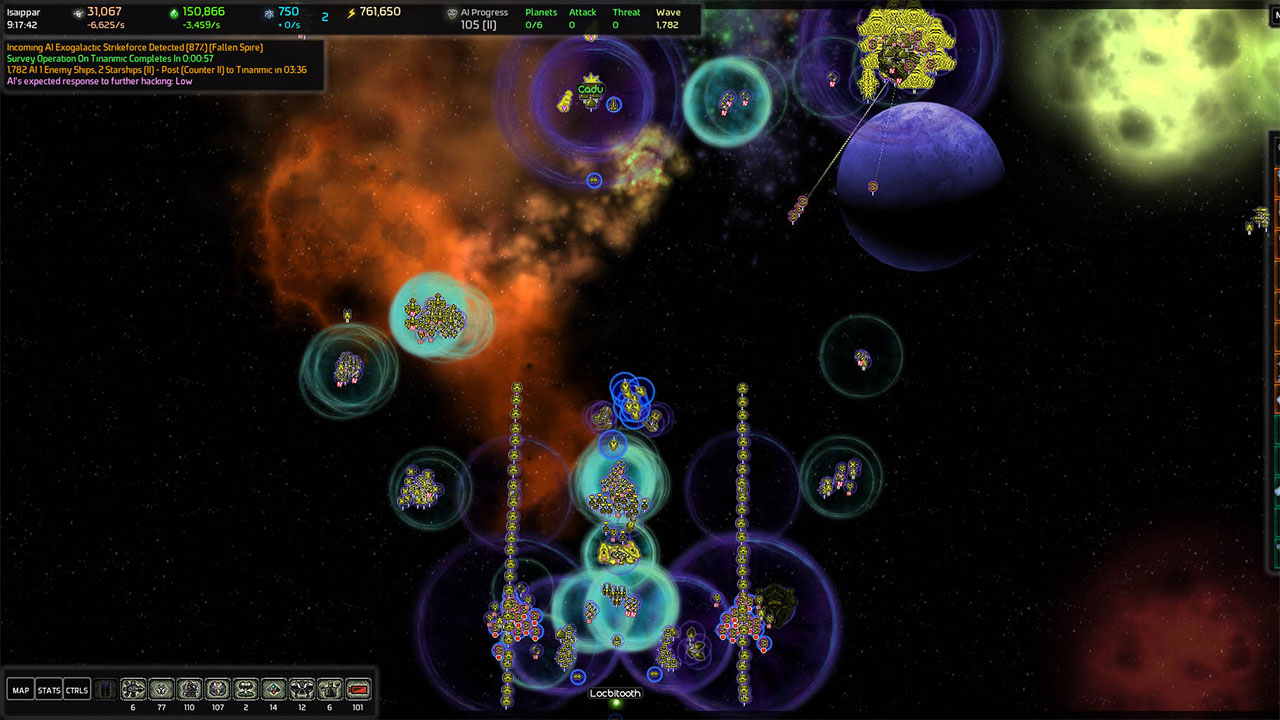Click the Locbitooth planet name label
This screenshot has height=720, width=1280.
point(613,692)
